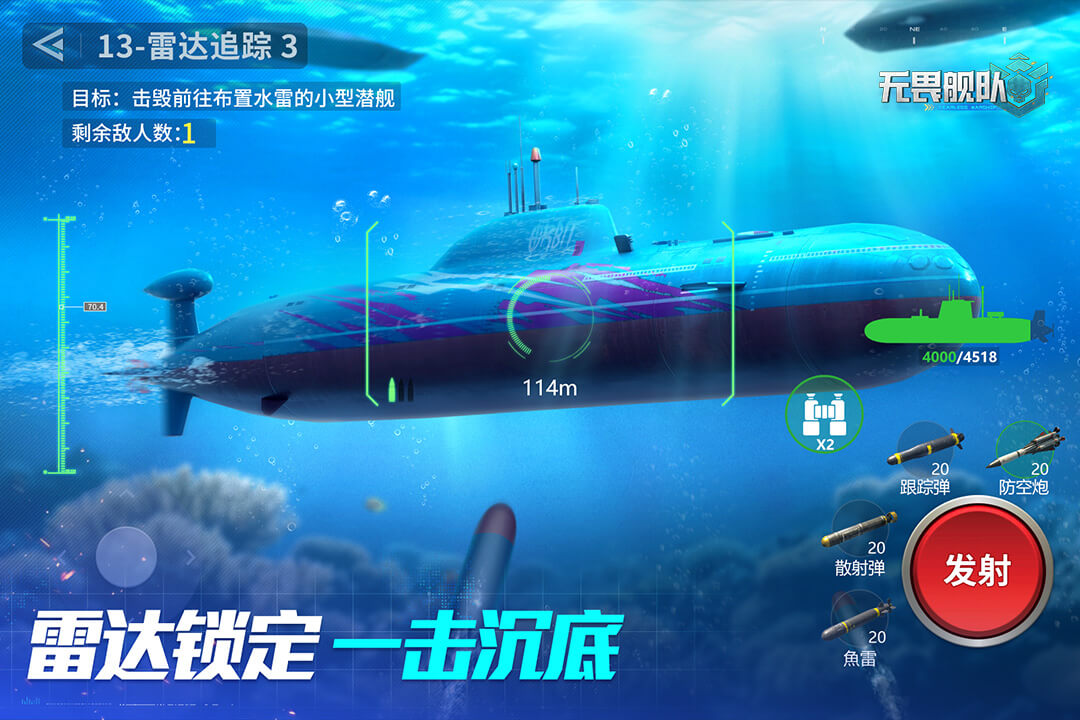This screenshot has height=720, width=1080.
Task: Go back using the arrow button
Action: [48, 45]
